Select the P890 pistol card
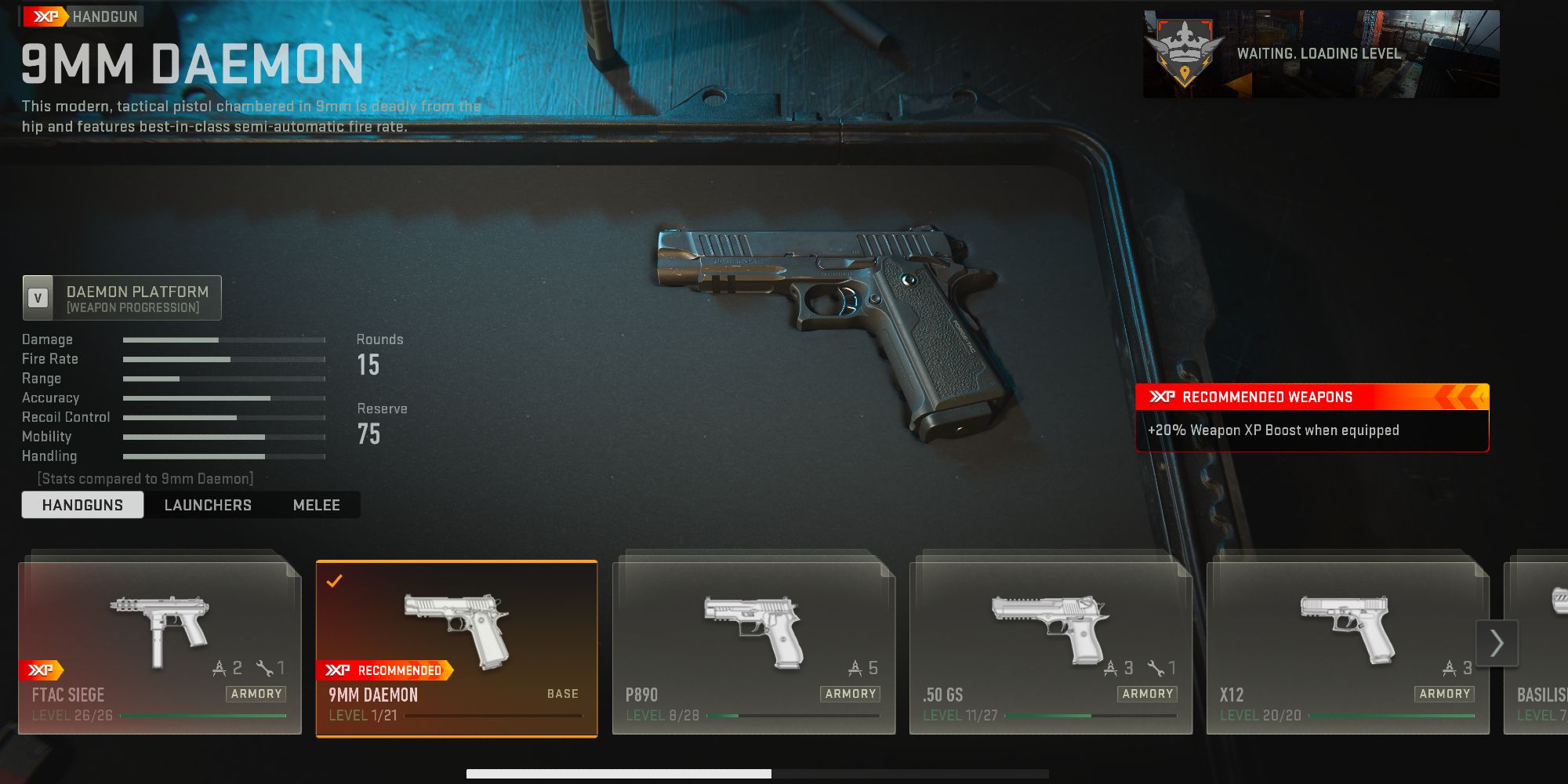The width and height of the screenshot is (1568, 784). coord(753,648)
